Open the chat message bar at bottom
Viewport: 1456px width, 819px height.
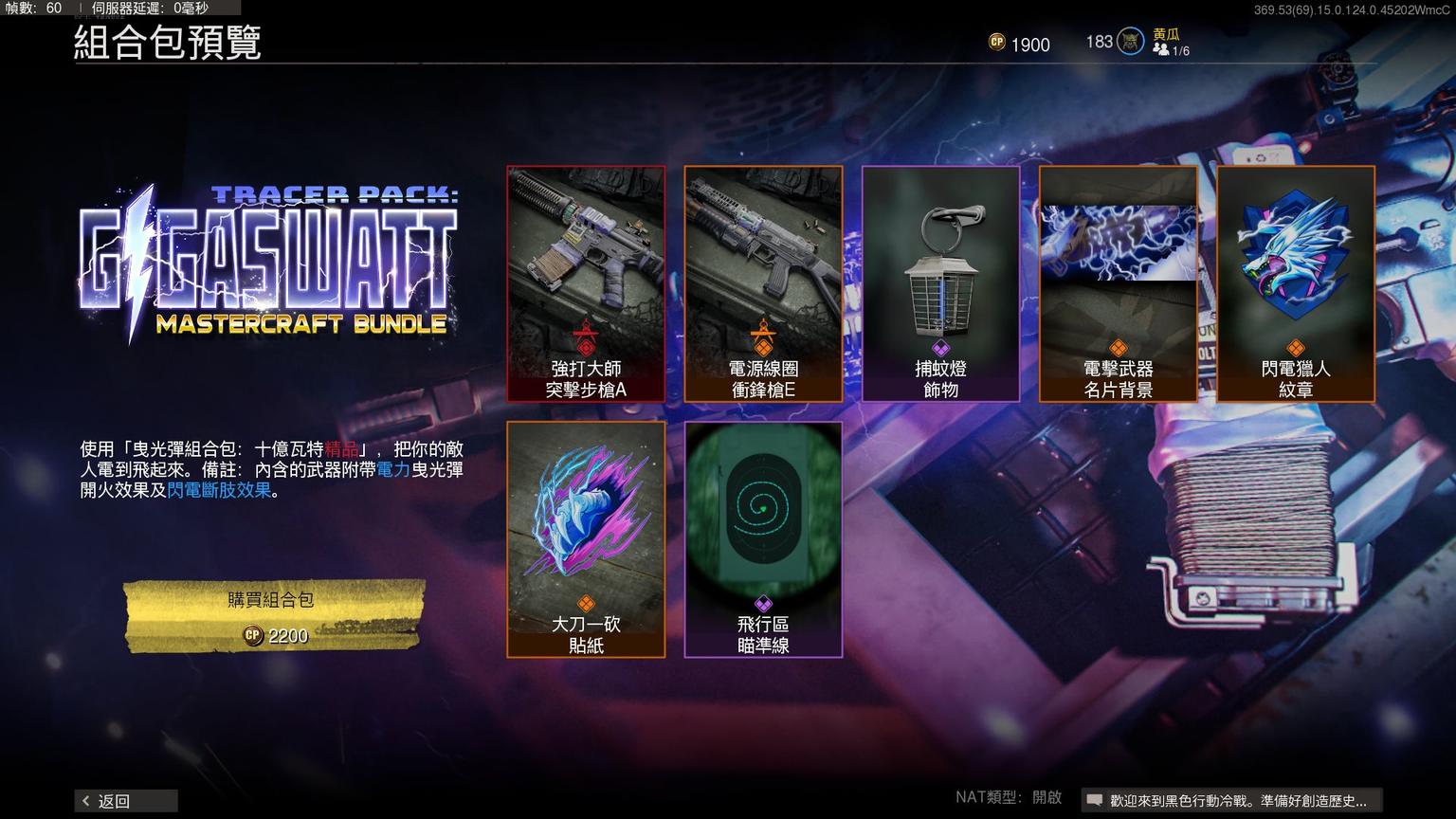pyautogui.click(x=1231, y=801)
